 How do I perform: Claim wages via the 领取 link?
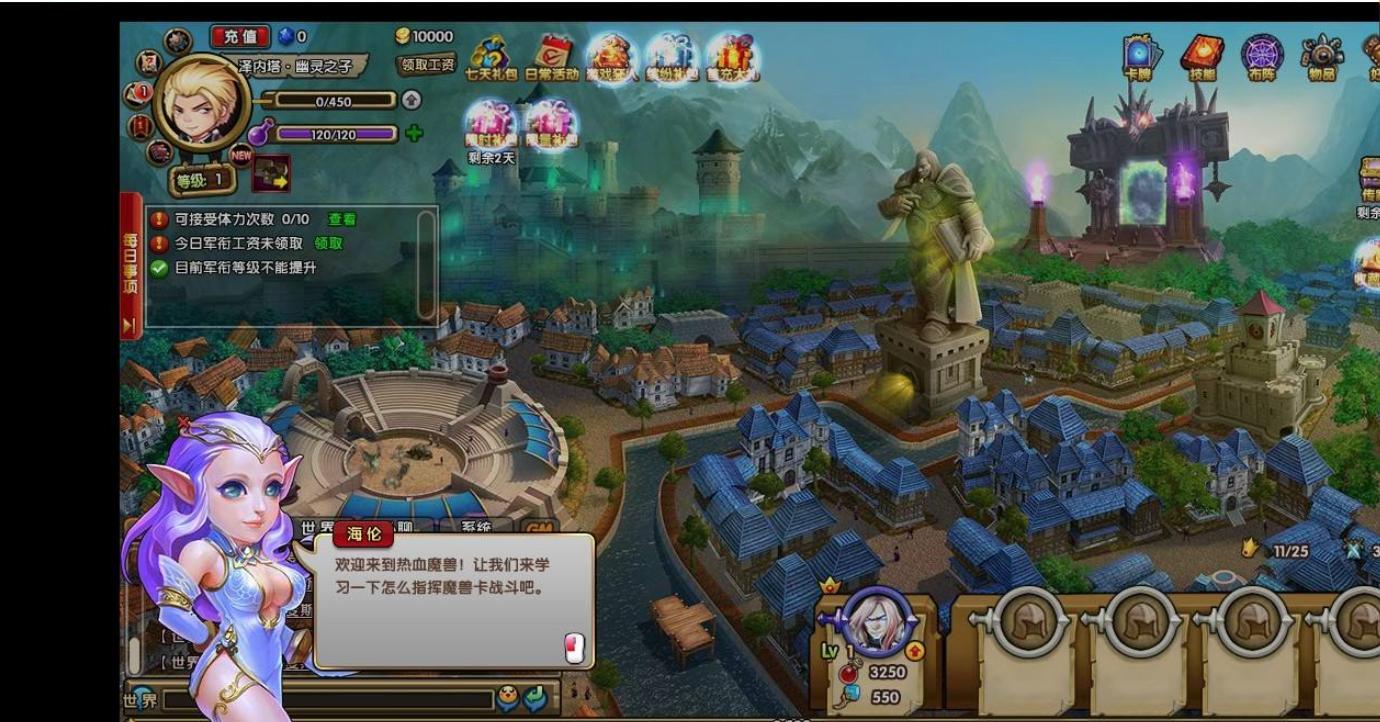pyautogui.click(x=328, y=243)
